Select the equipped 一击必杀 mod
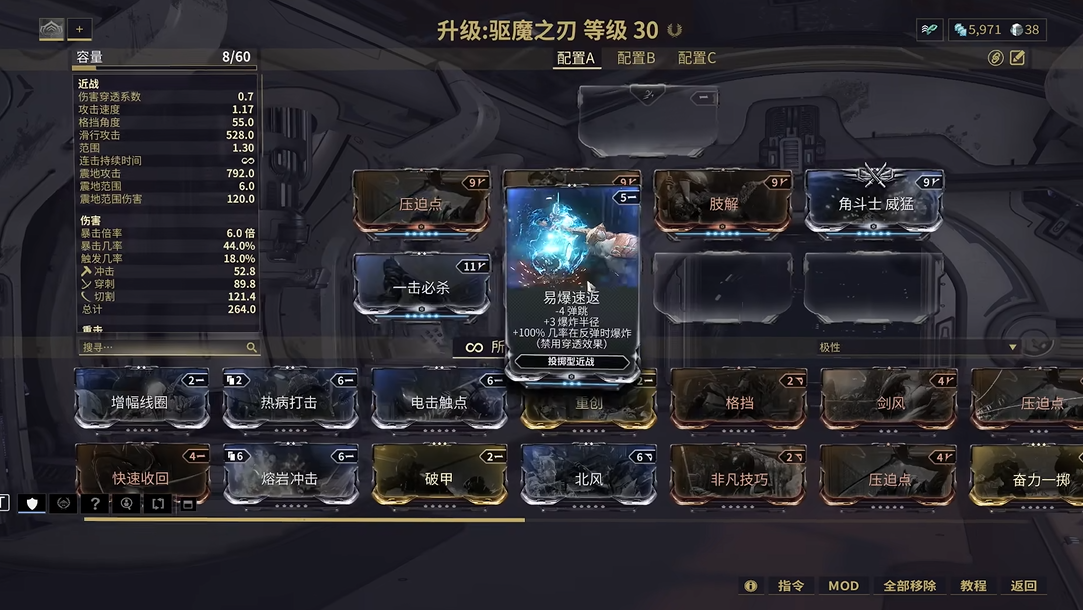This screenshot has width=1083, height=610. 421,287
